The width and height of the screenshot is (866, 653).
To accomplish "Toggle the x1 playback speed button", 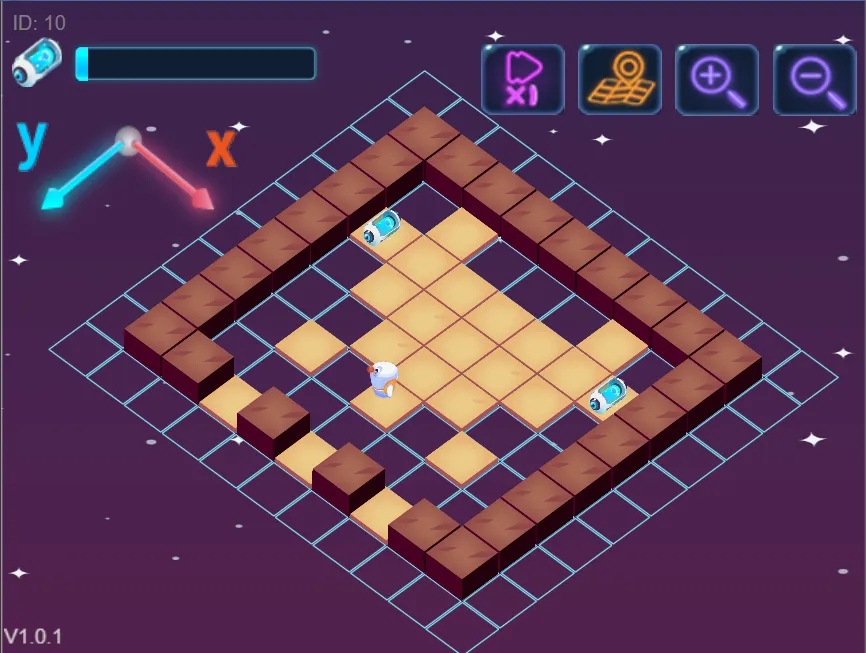I will [x=523, y=79].
